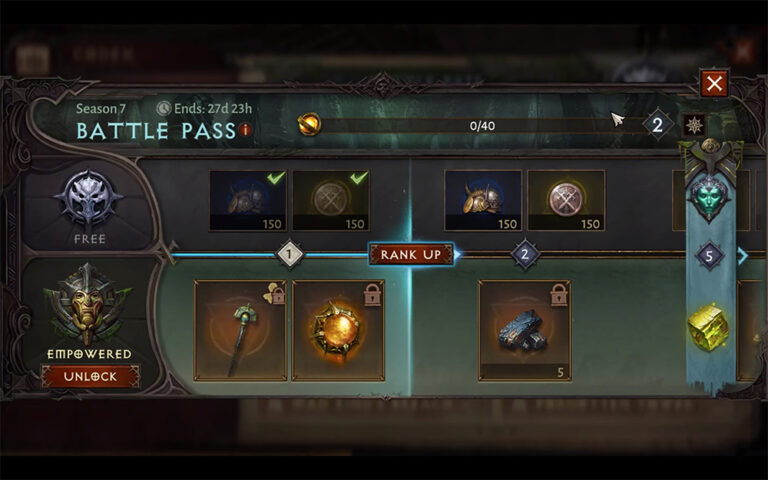This screenshot has width=768, height=480.
Task: View the yellow gem milestone reward
Action: (x=709, y=327)
